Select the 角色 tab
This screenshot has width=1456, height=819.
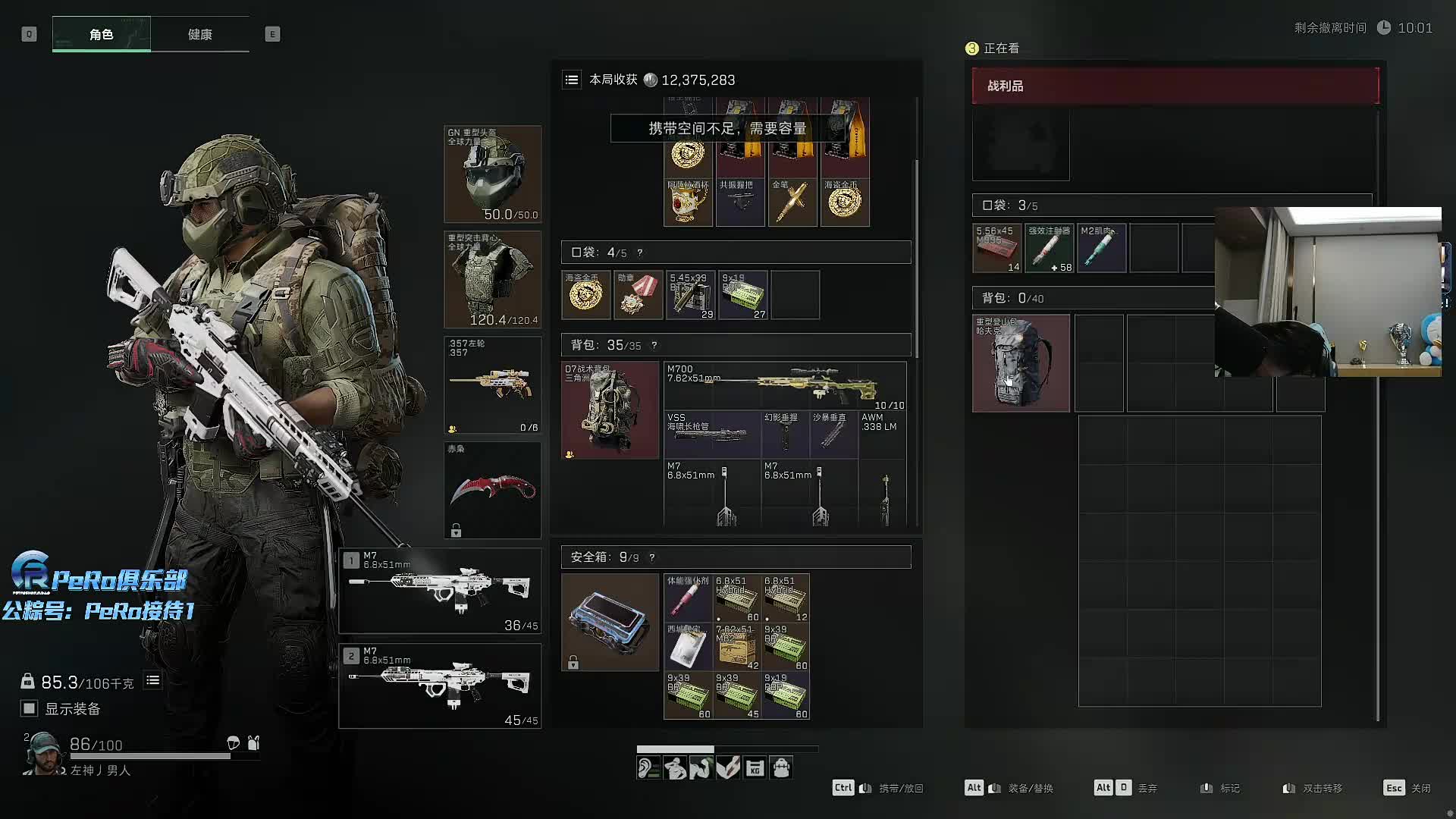click(102, 34)
